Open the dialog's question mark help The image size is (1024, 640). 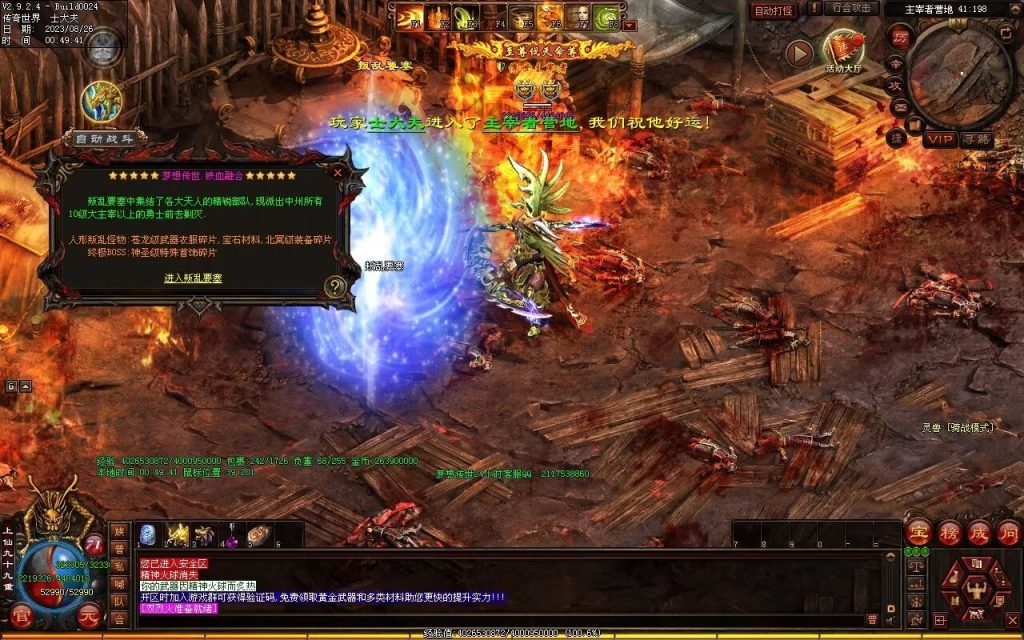(x=336, y=287)
